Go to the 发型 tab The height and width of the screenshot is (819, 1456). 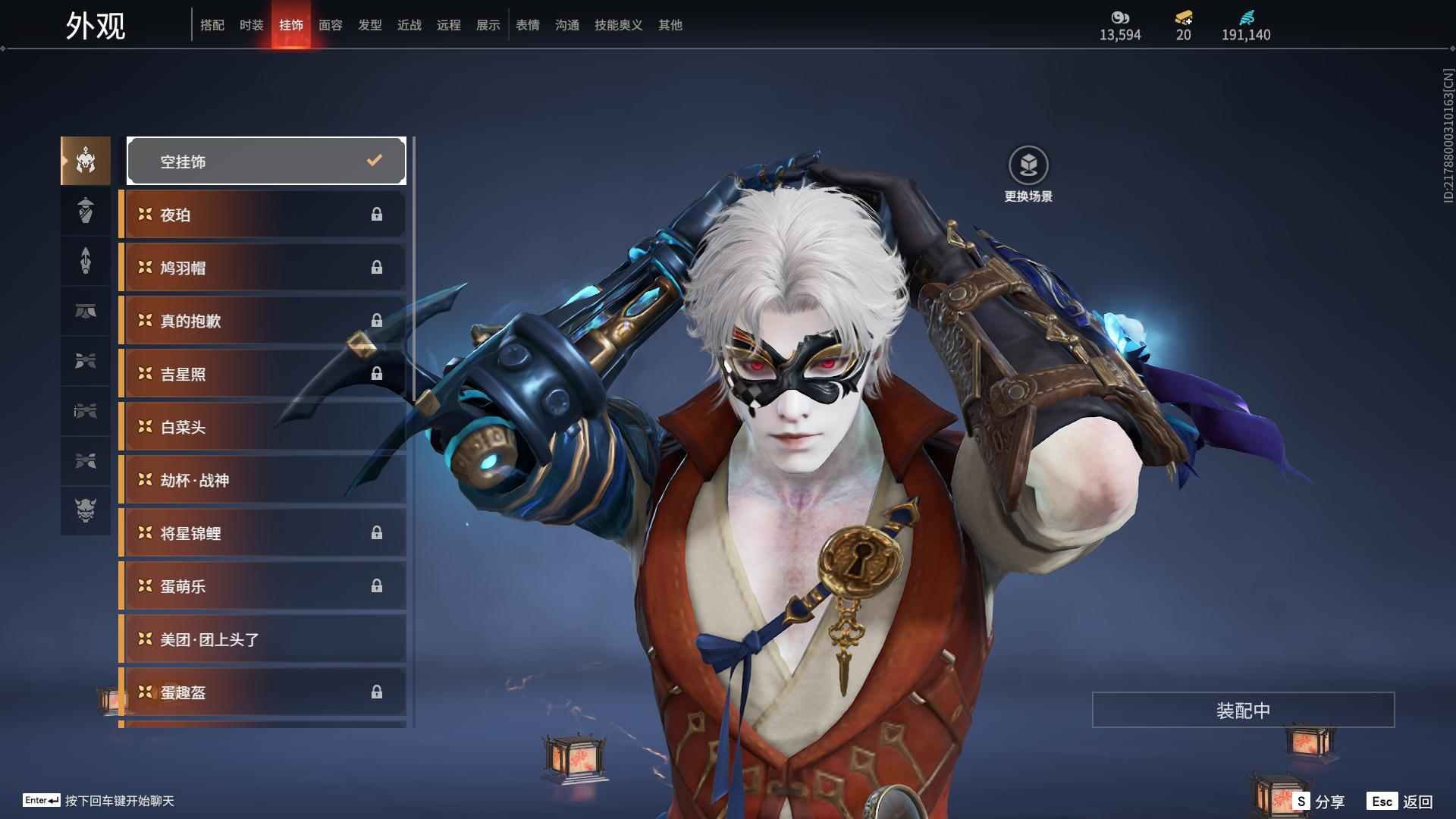click(x=369, y=25)
